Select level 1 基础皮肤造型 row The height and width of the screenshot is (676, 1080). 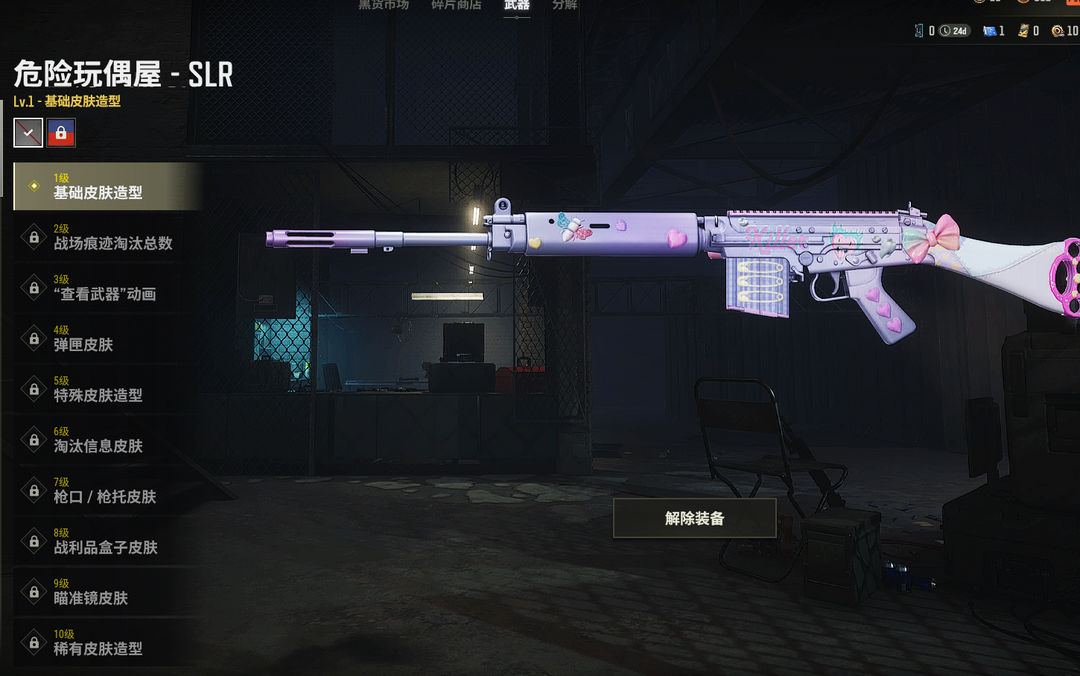pos(107,186)
